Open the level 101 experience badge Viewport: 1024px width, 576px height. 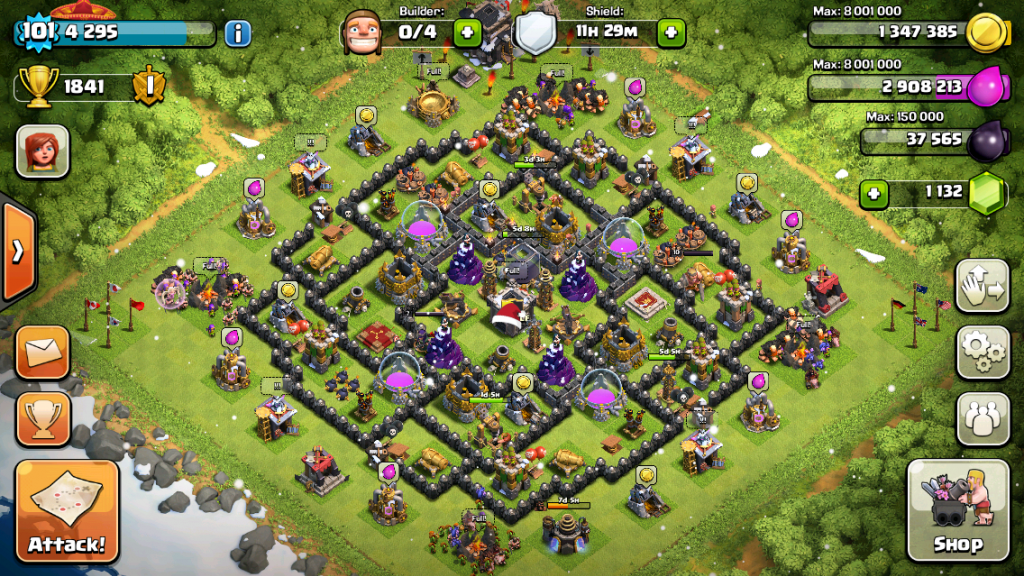(x=36, y=31)
